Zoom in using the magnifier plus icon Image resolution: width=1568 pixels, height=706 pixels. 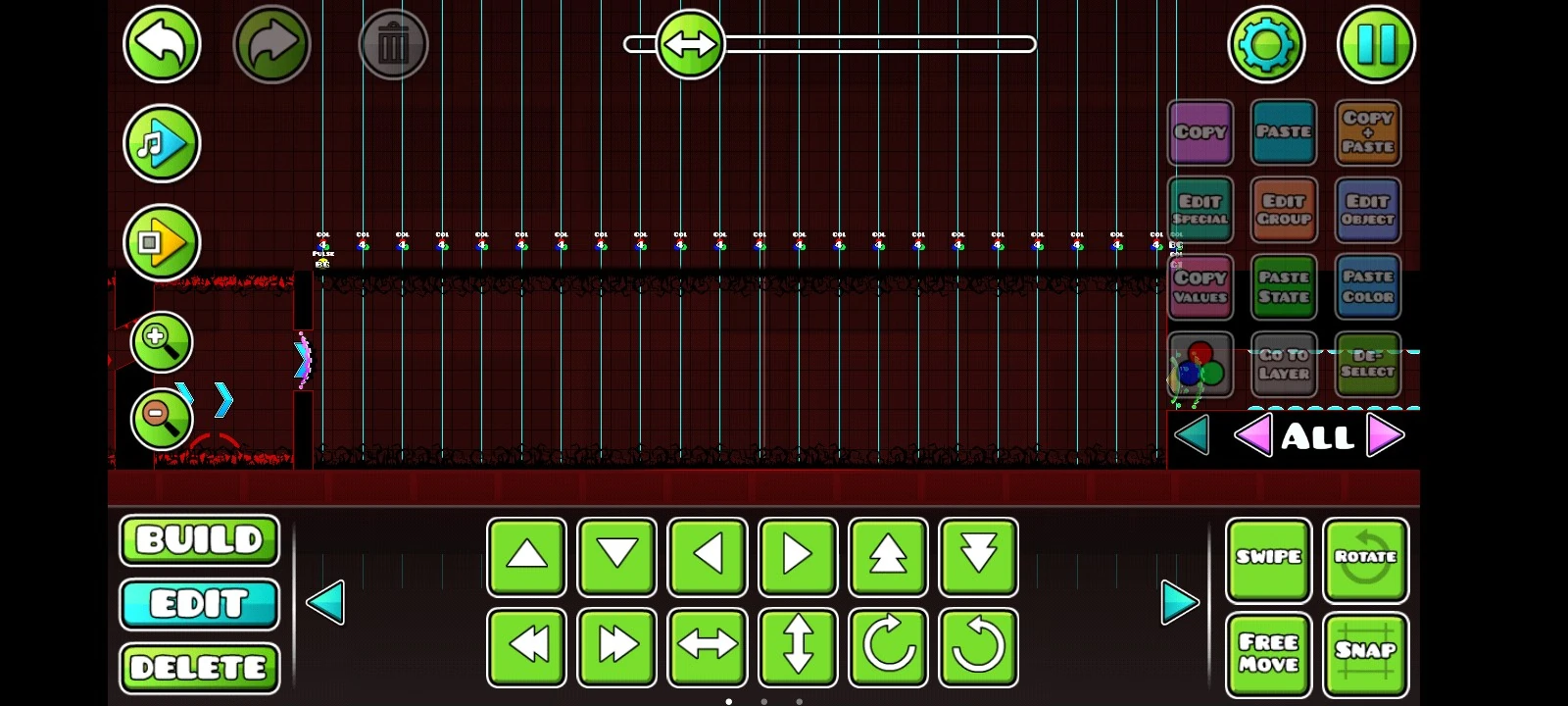coord(163,342)
